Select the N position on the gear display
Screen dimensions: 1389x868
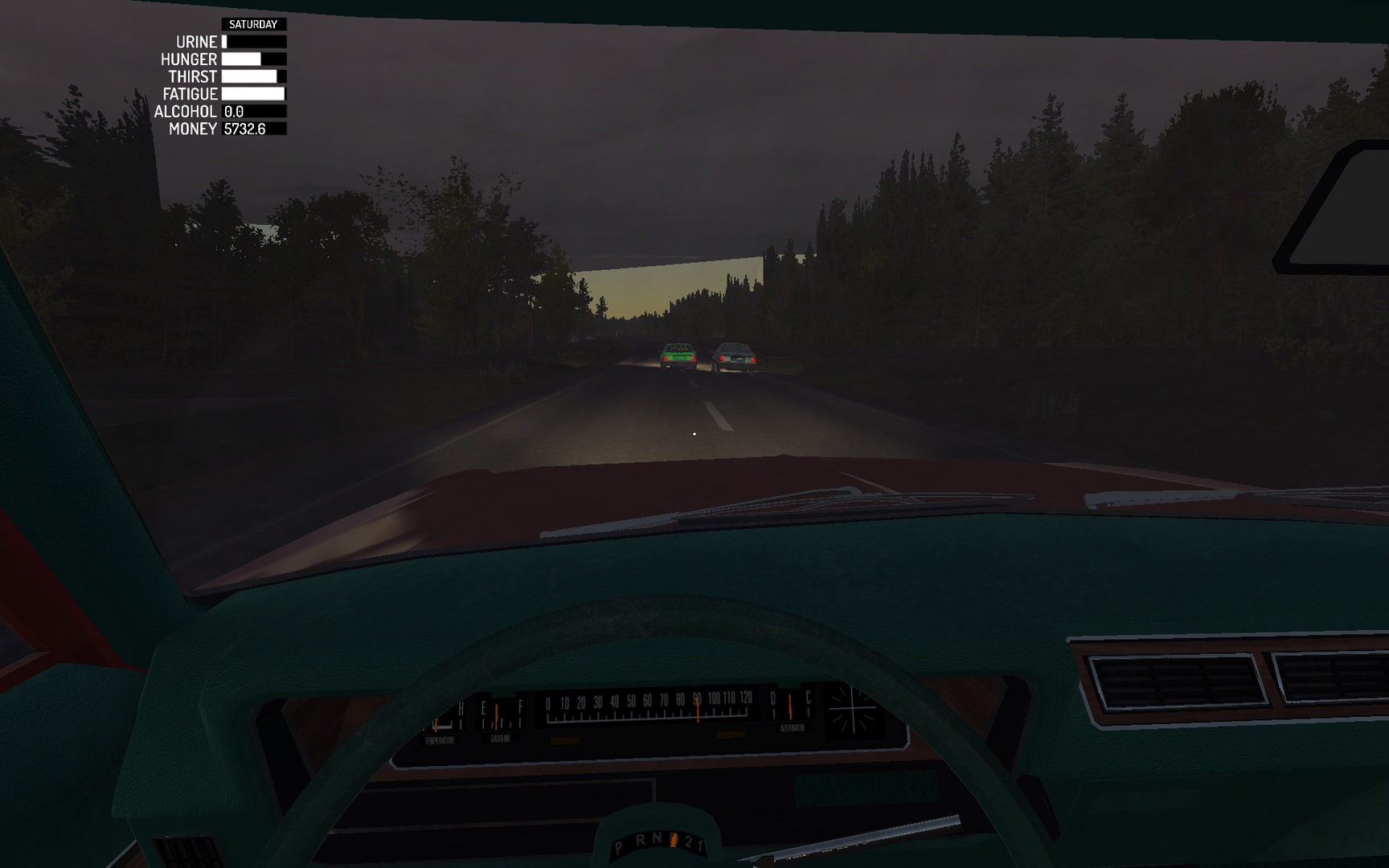[656, 838]
